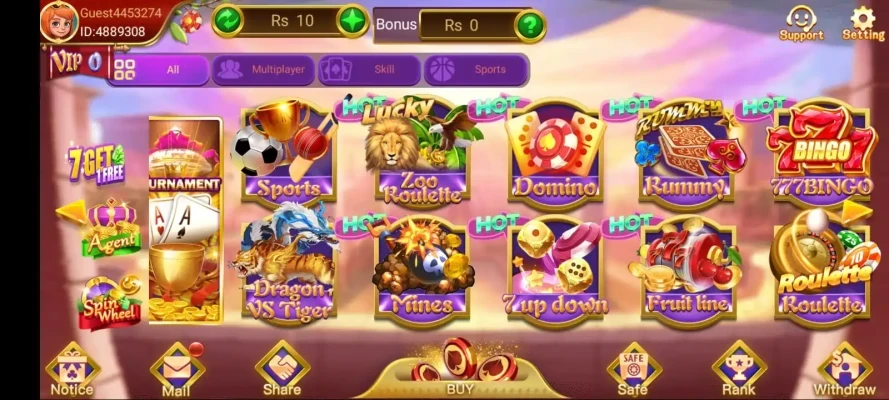Open the Mail inbox

176,371
